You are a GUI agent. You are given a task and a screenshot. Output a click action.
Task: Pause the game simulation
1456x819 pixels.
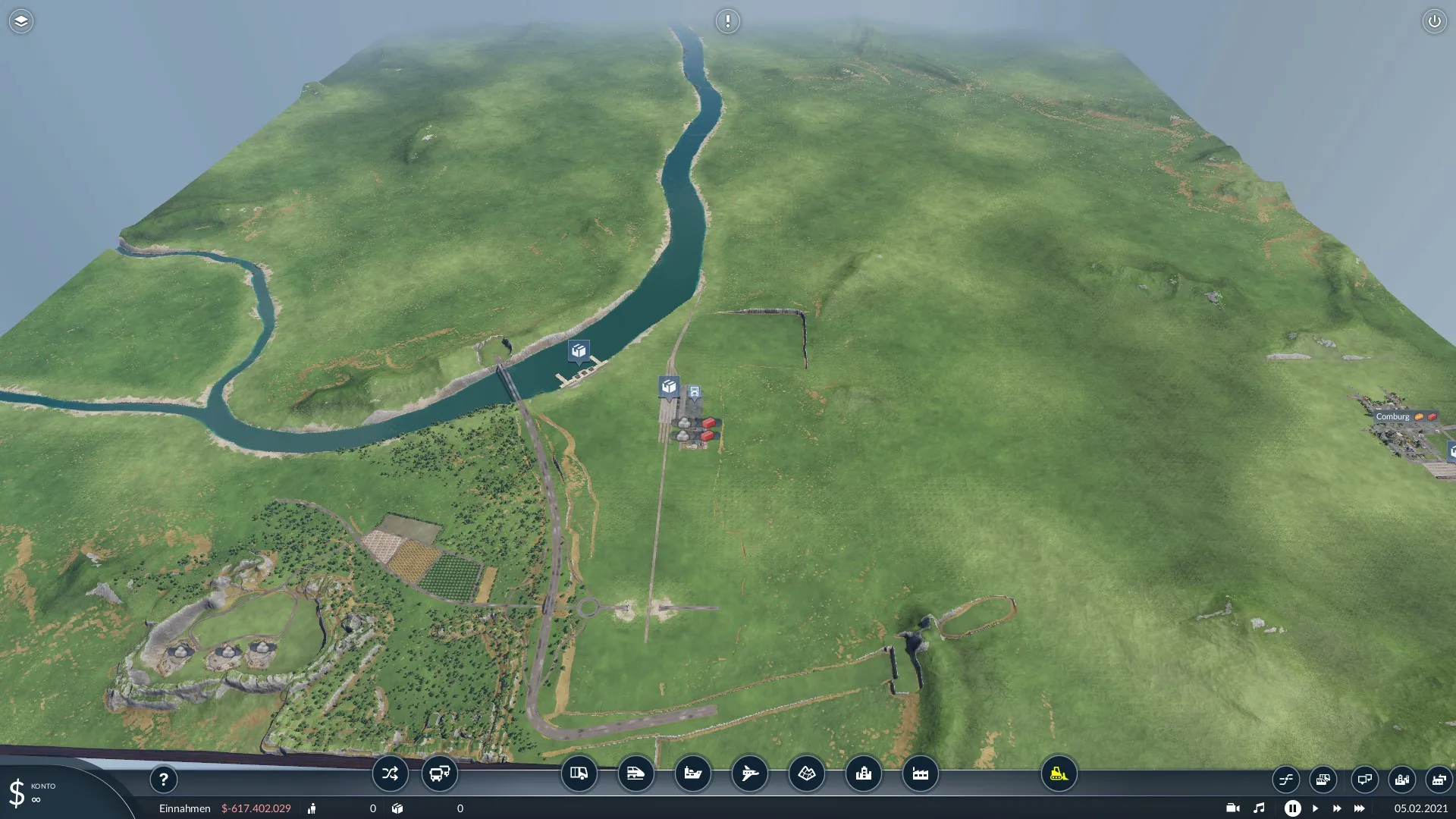[1292, 808]
